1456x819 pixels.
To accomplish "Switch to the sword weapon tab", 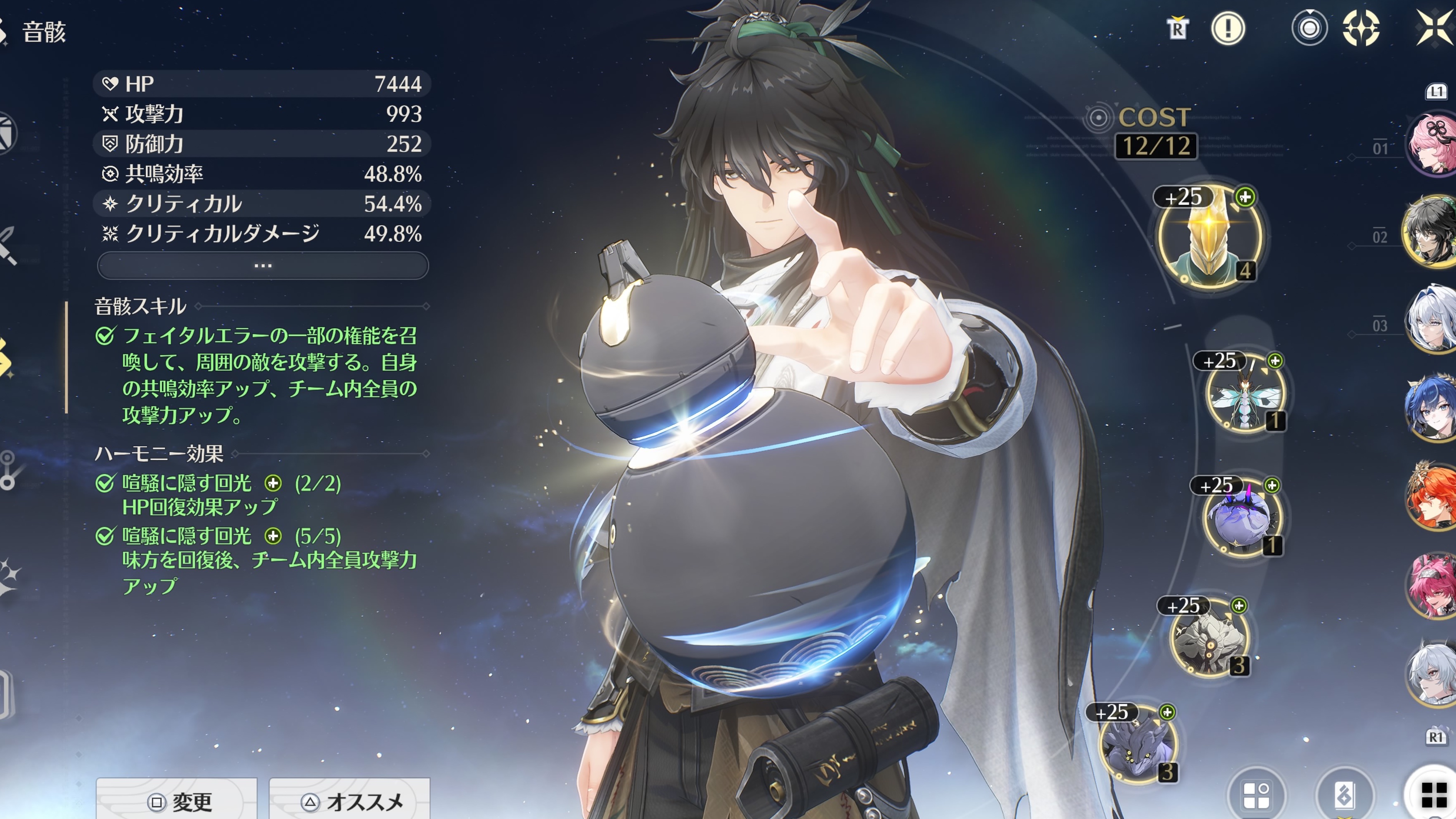I will coord(8,246).
